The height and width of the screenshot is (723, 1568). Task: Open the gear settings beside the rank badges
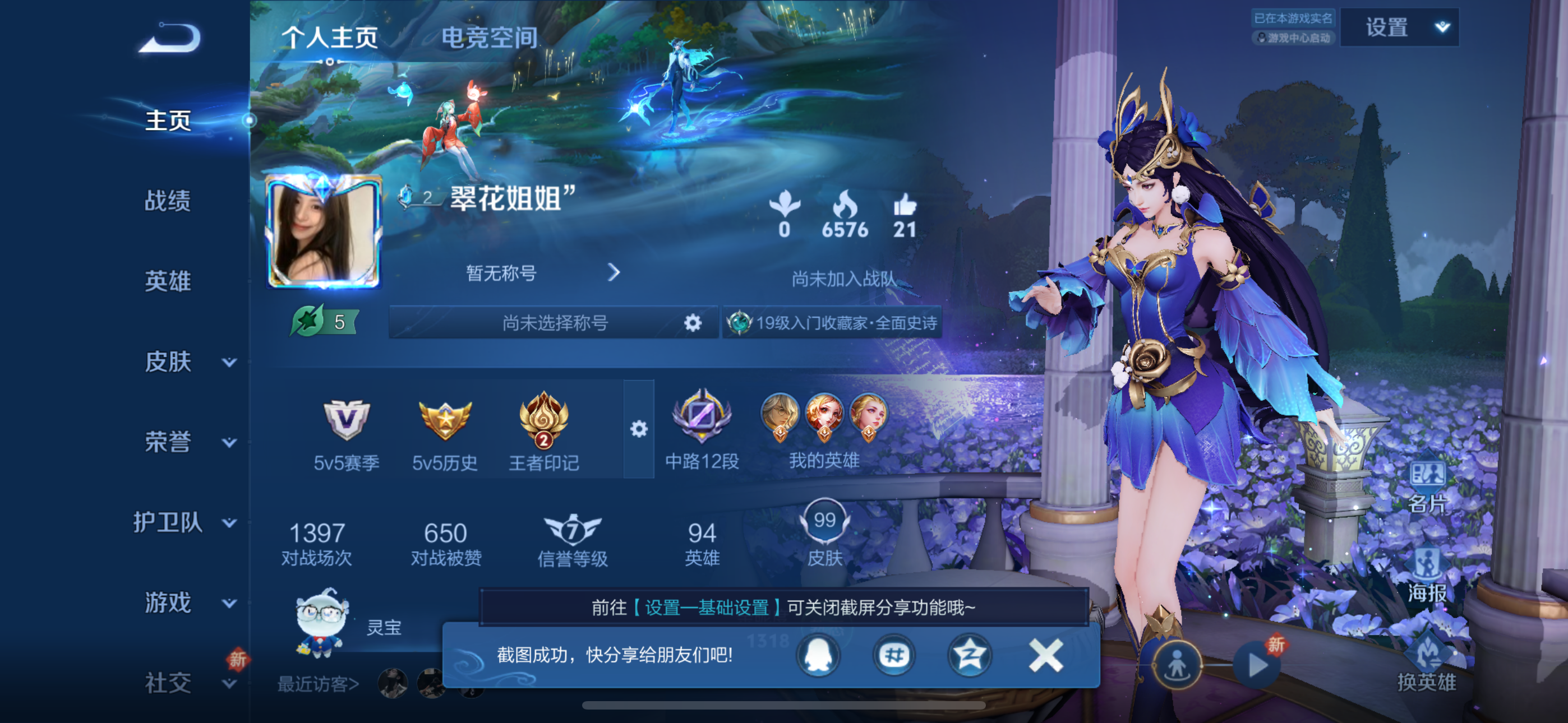[x=639, y=429]
